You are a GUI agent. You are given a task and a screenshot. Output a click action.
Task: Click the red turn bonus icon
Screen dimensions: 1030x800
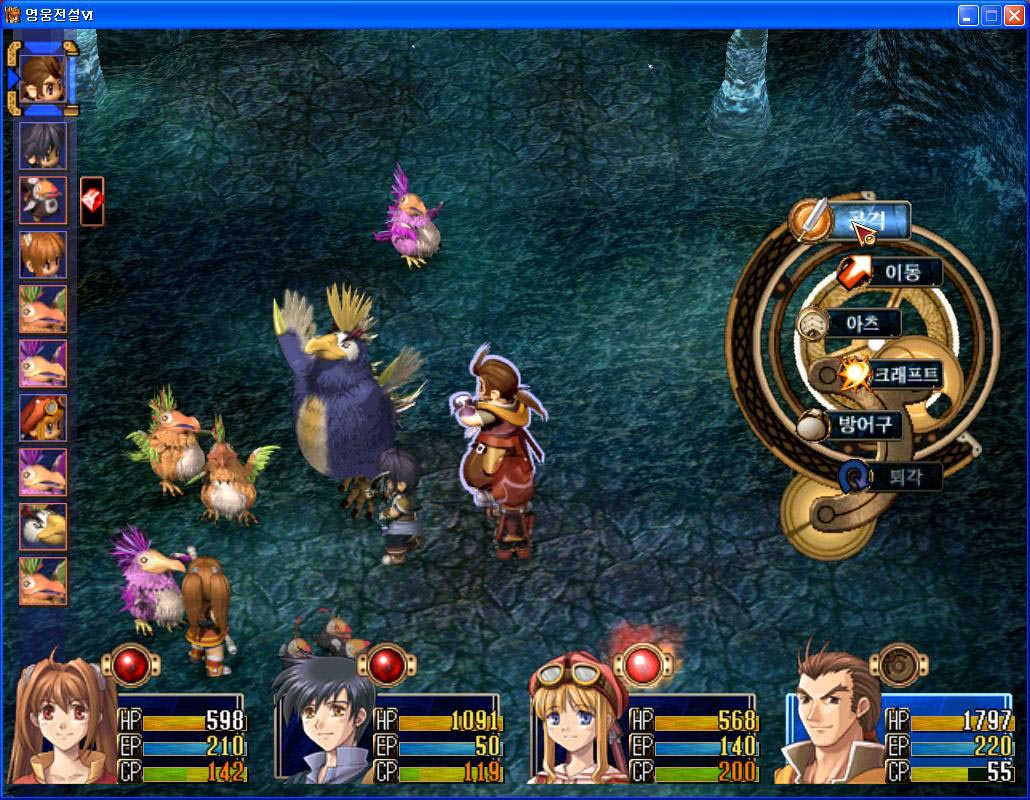pos(91,201)
